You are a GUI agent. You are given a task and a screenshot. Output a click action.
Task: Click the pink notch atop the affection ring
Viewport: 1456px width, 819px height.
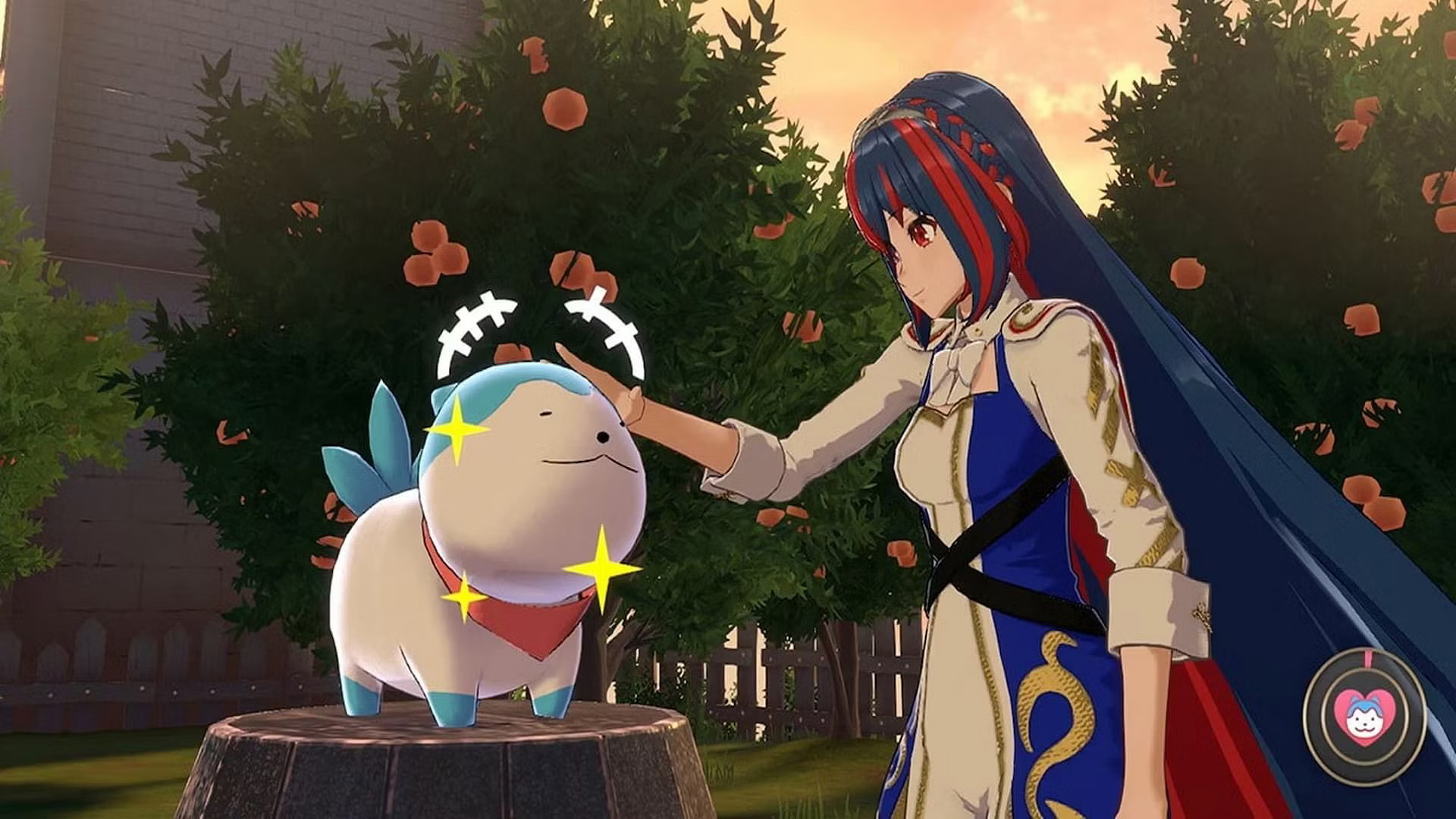pyautogui.click(x=1367, y=658)
